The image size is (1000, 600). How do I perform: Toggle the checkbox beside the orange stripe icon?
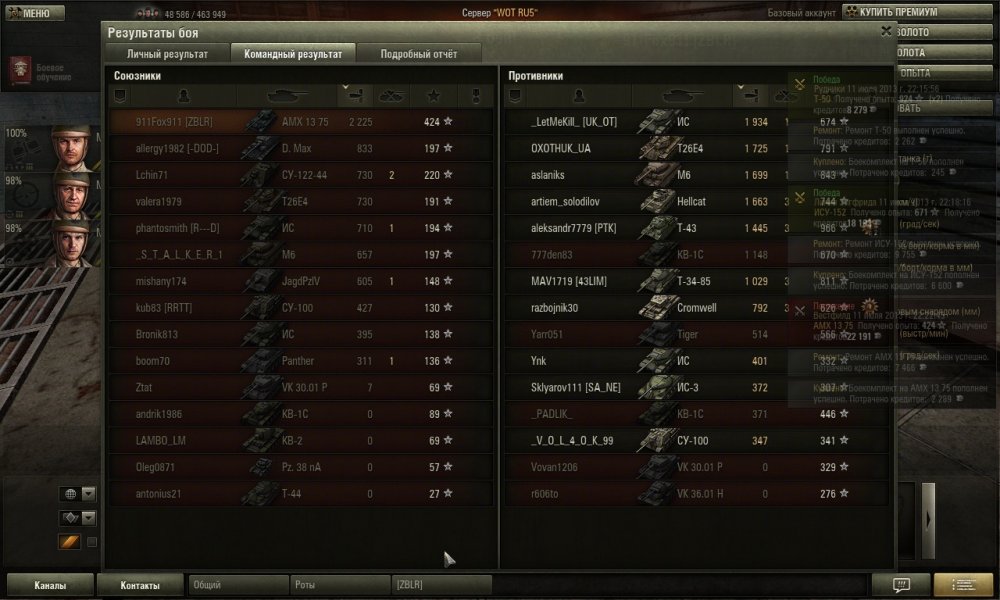coord(92,542)
